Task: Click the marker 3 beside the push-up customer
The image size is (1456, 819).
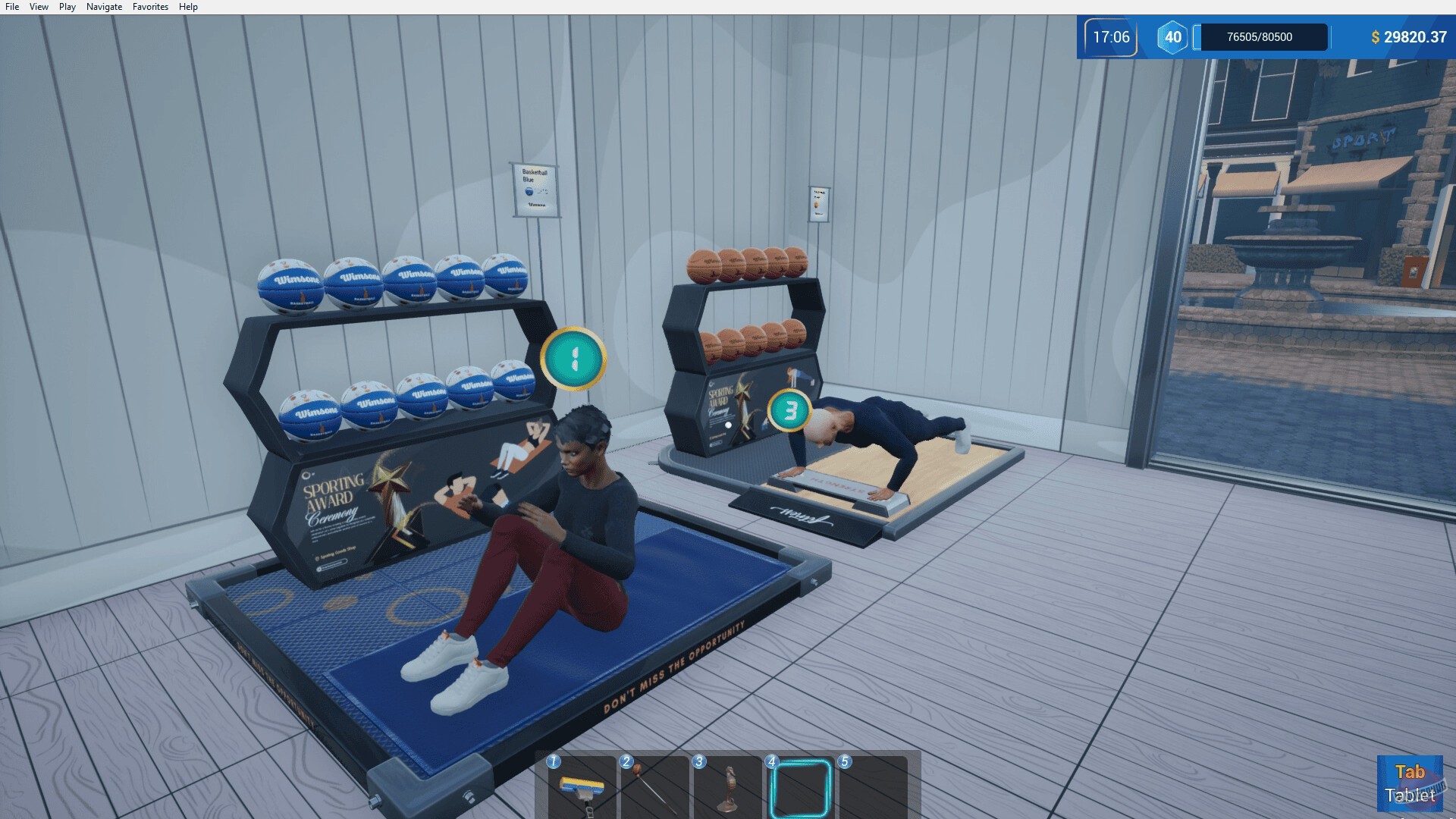Action: (x=790, y=412)
